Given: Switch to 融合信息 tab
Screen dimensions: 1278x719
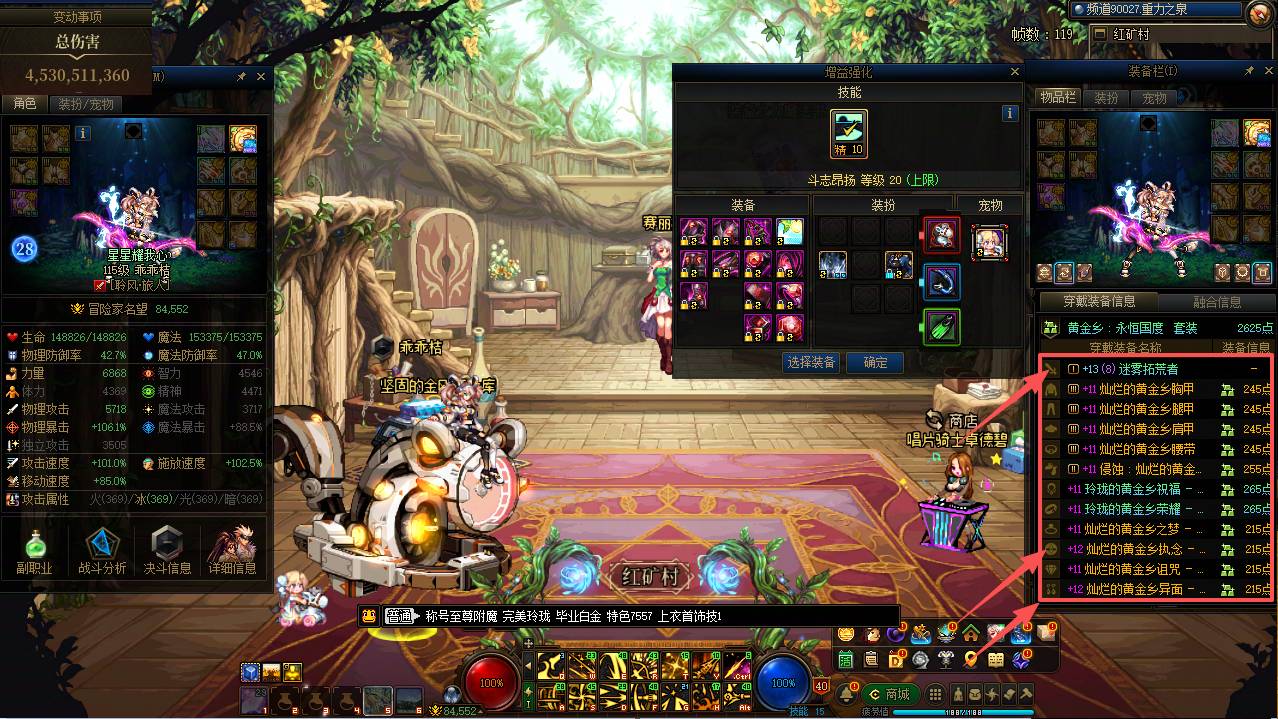Looking at the screenshot, I should 1217,302.
